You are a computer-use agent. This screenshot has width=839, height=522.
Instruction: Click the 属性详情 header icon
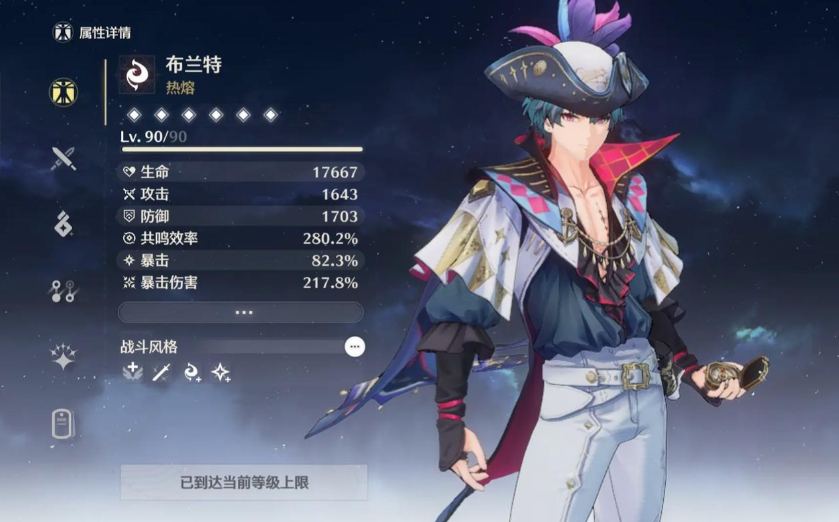click(x=63, y=33)
